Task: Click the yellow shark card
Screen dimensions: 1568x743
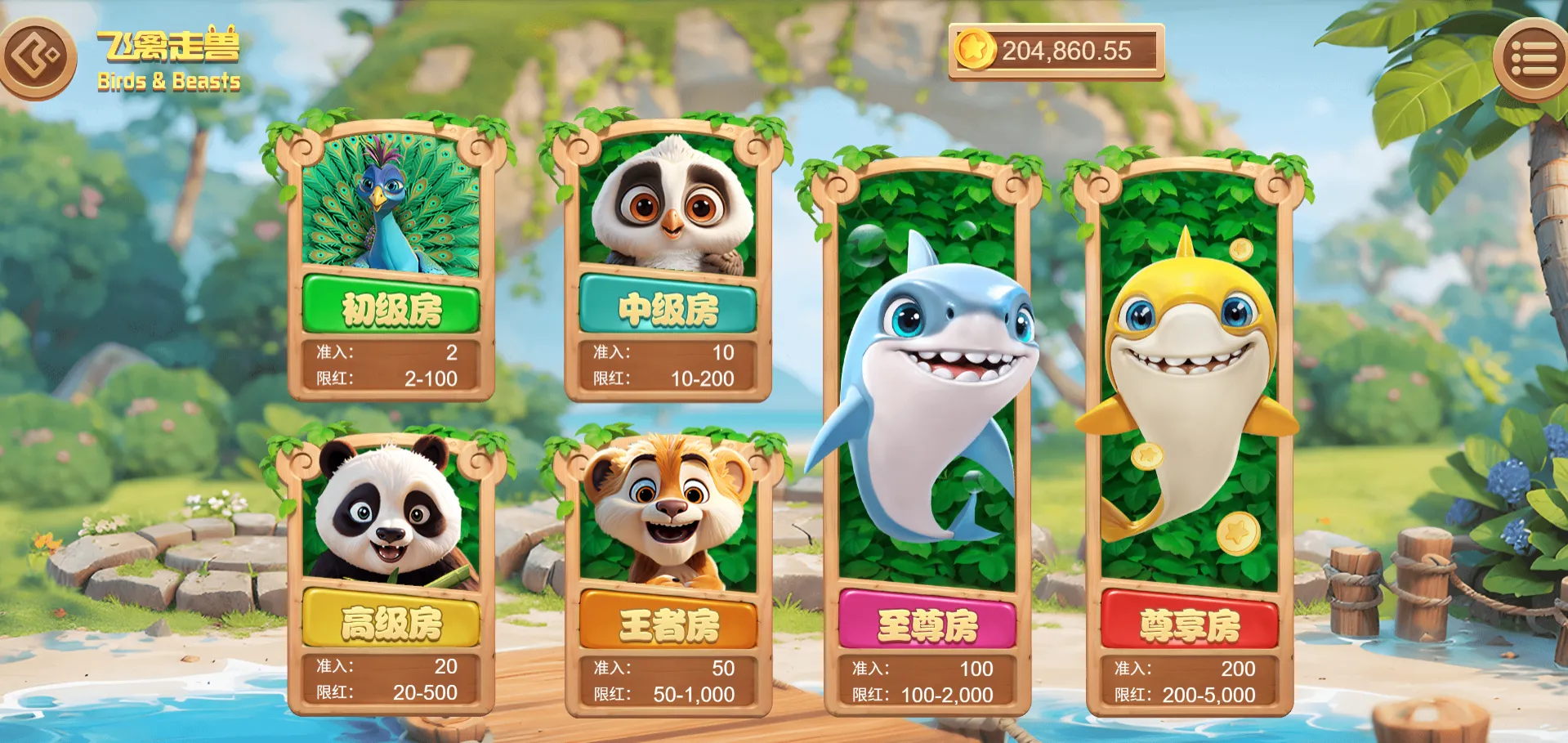Action: [x=1189, y=368]
